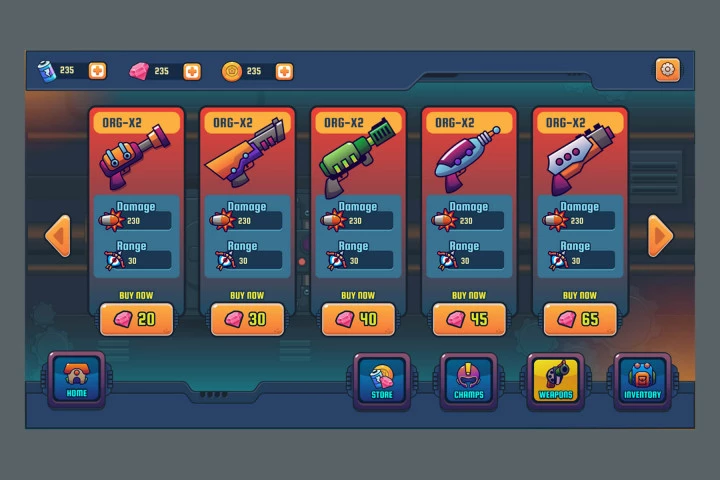Add more pink gems with plus button
Viewport: 720px width, 480px height.
tap(192, 72)
